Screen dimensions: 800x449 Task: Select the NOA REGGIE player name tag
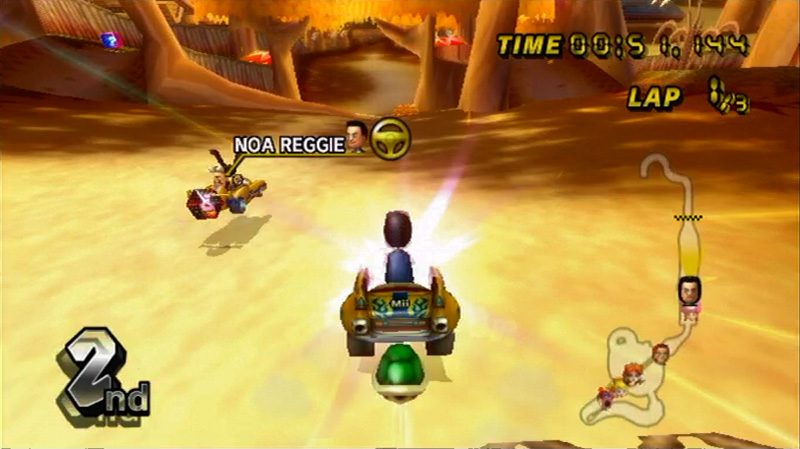pos(287,144)
